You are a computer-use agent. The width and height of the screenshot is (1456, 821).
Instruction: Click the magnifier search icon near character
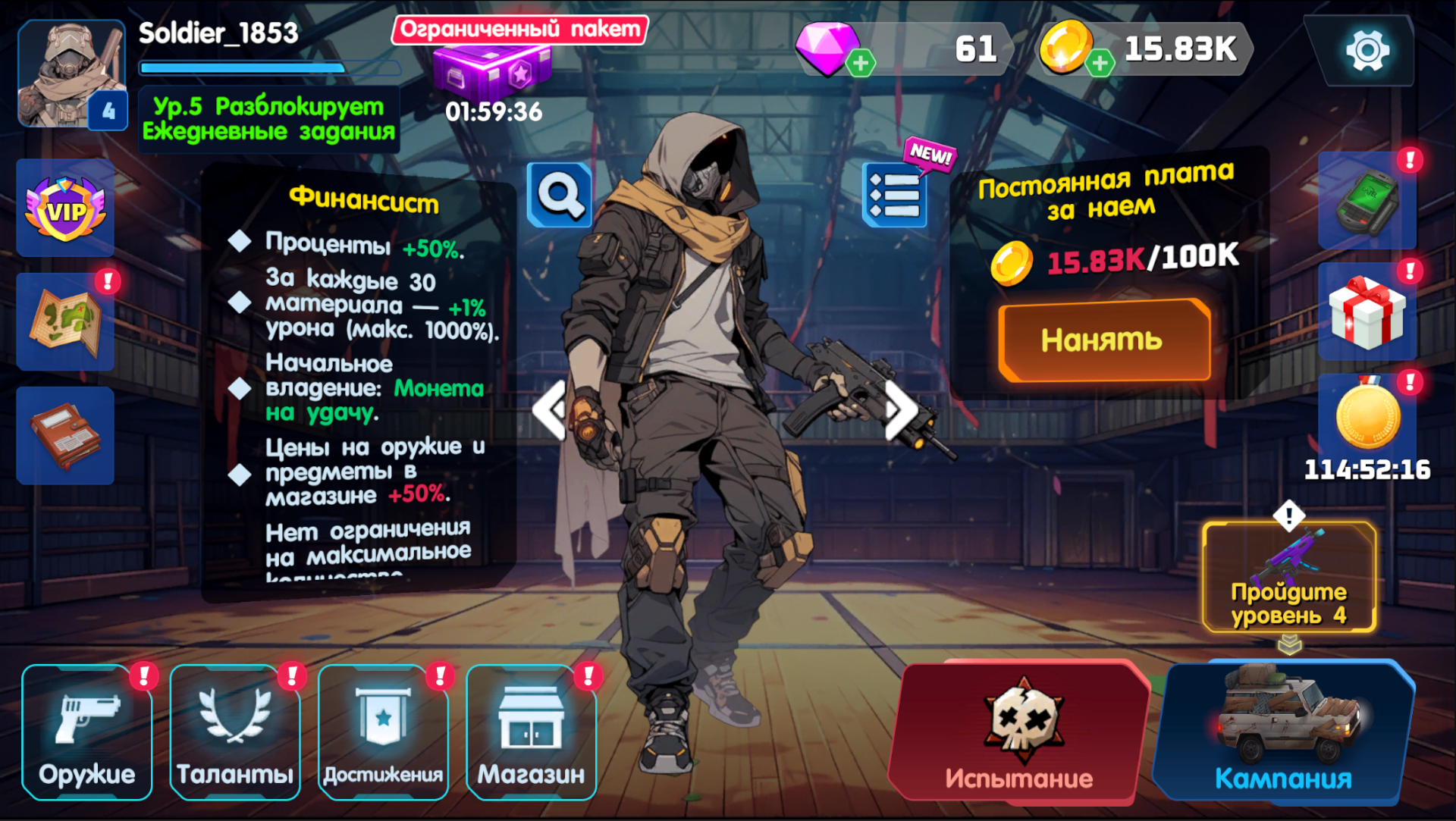tap(559, 195)
